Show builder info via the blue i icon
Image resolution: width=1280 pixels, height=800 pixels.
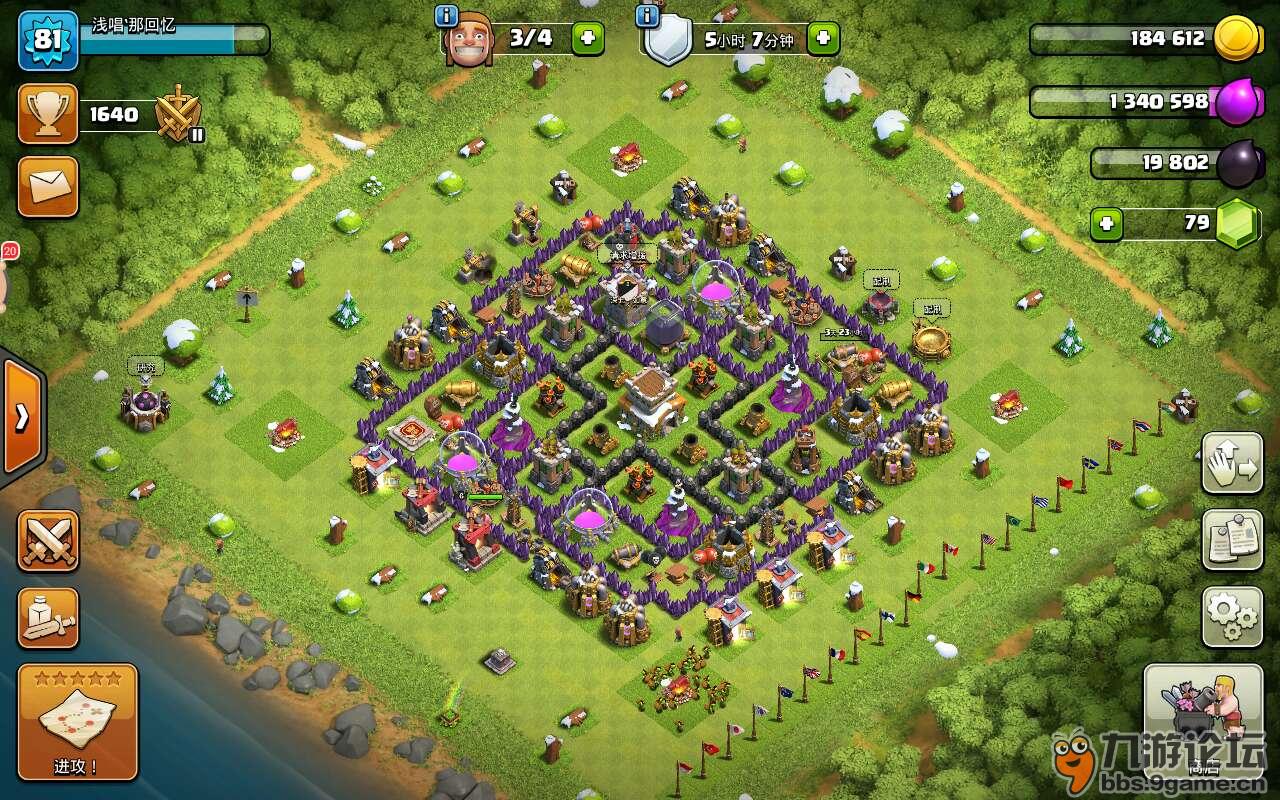tap(447, 15)
